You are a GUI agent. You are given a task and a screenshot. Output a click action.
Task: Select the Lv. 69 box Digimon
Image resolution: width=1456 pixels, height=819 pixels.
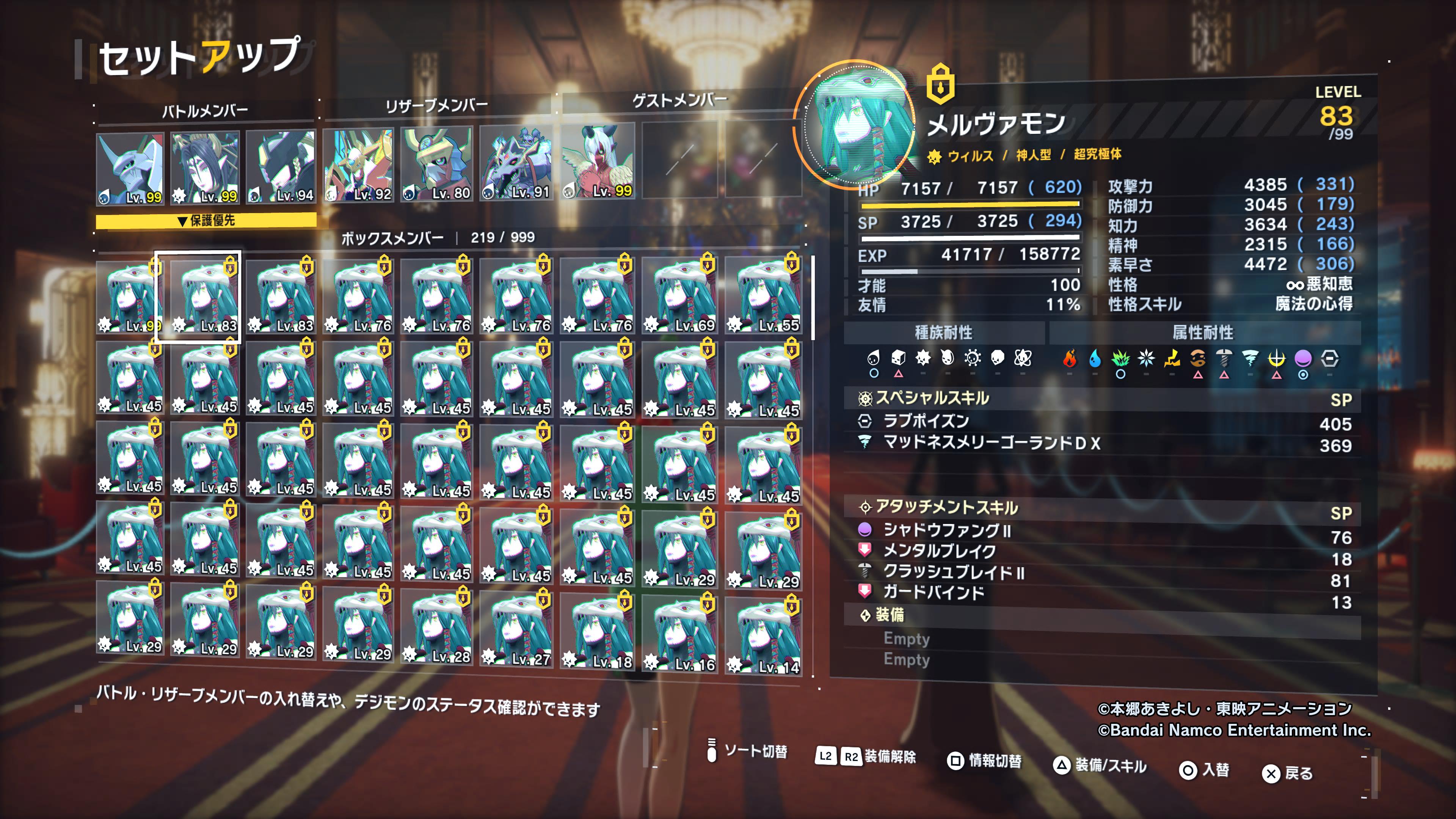(680, 296)
